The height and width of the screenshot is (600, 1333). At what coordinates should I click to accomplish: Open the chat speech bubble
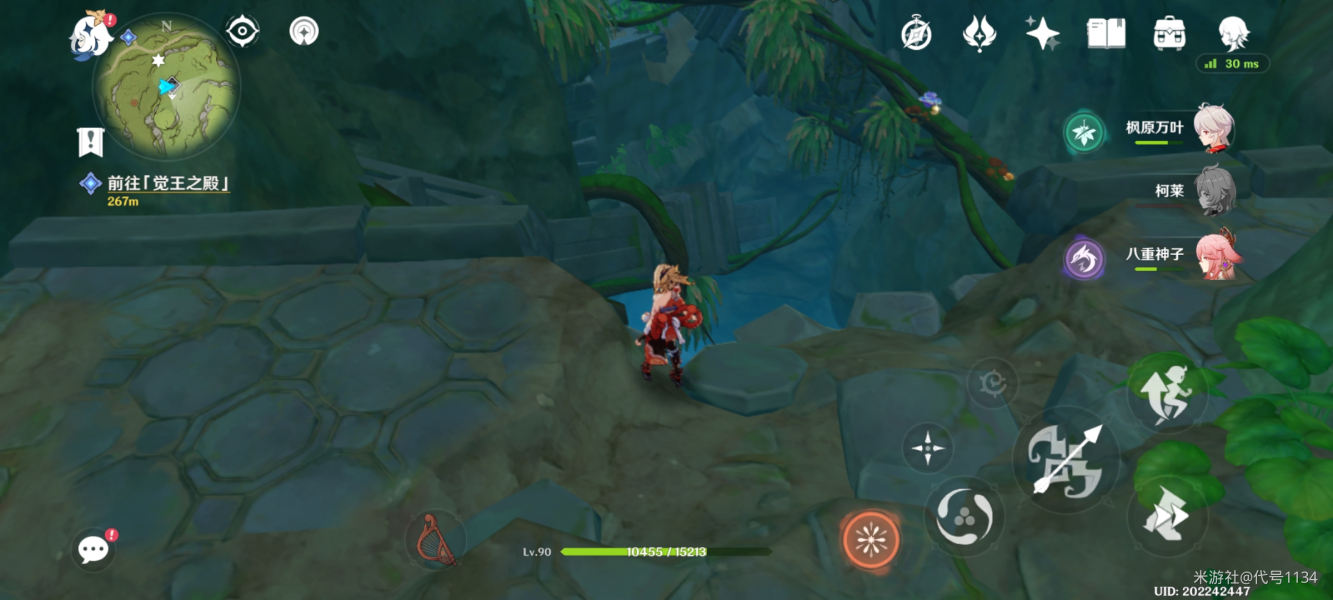coord(93,548)
